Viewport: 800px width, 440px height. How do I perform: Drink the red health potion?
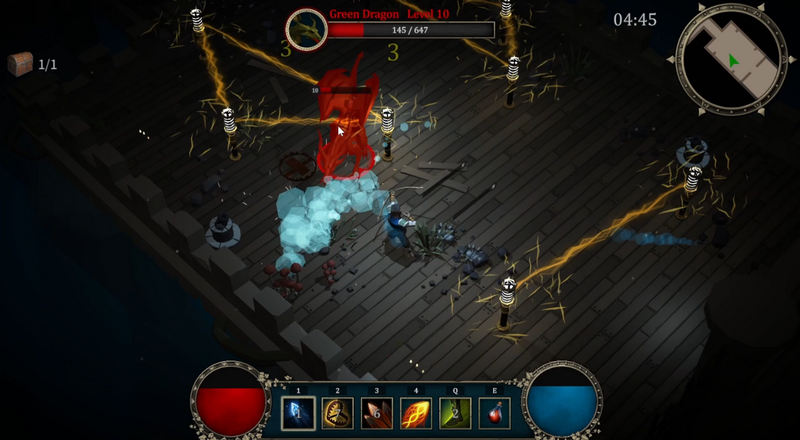(494, 412)
